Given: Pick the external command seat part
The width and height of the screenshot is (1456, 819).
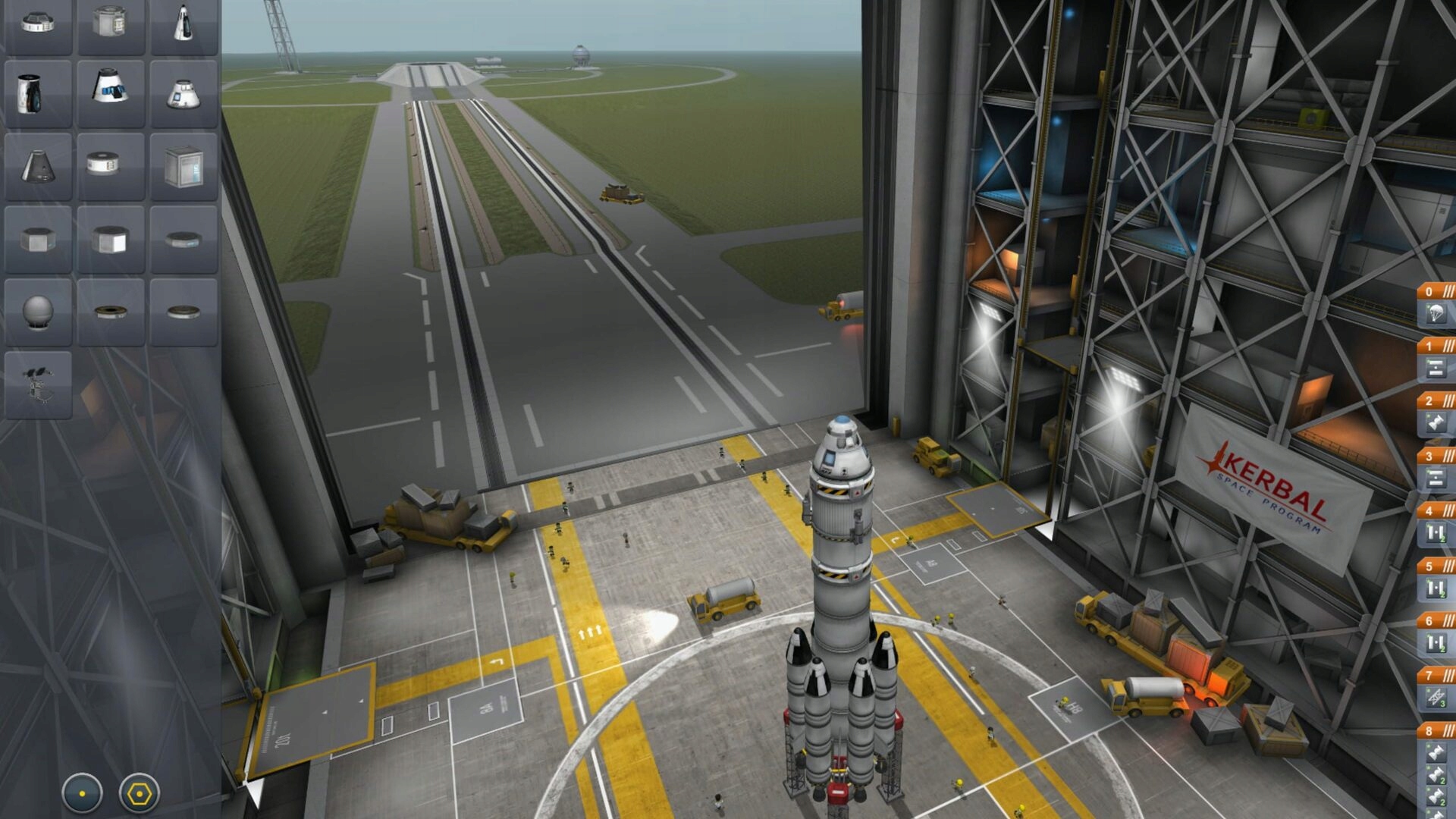Looking at the screenshot, I should tap(38, 384).
